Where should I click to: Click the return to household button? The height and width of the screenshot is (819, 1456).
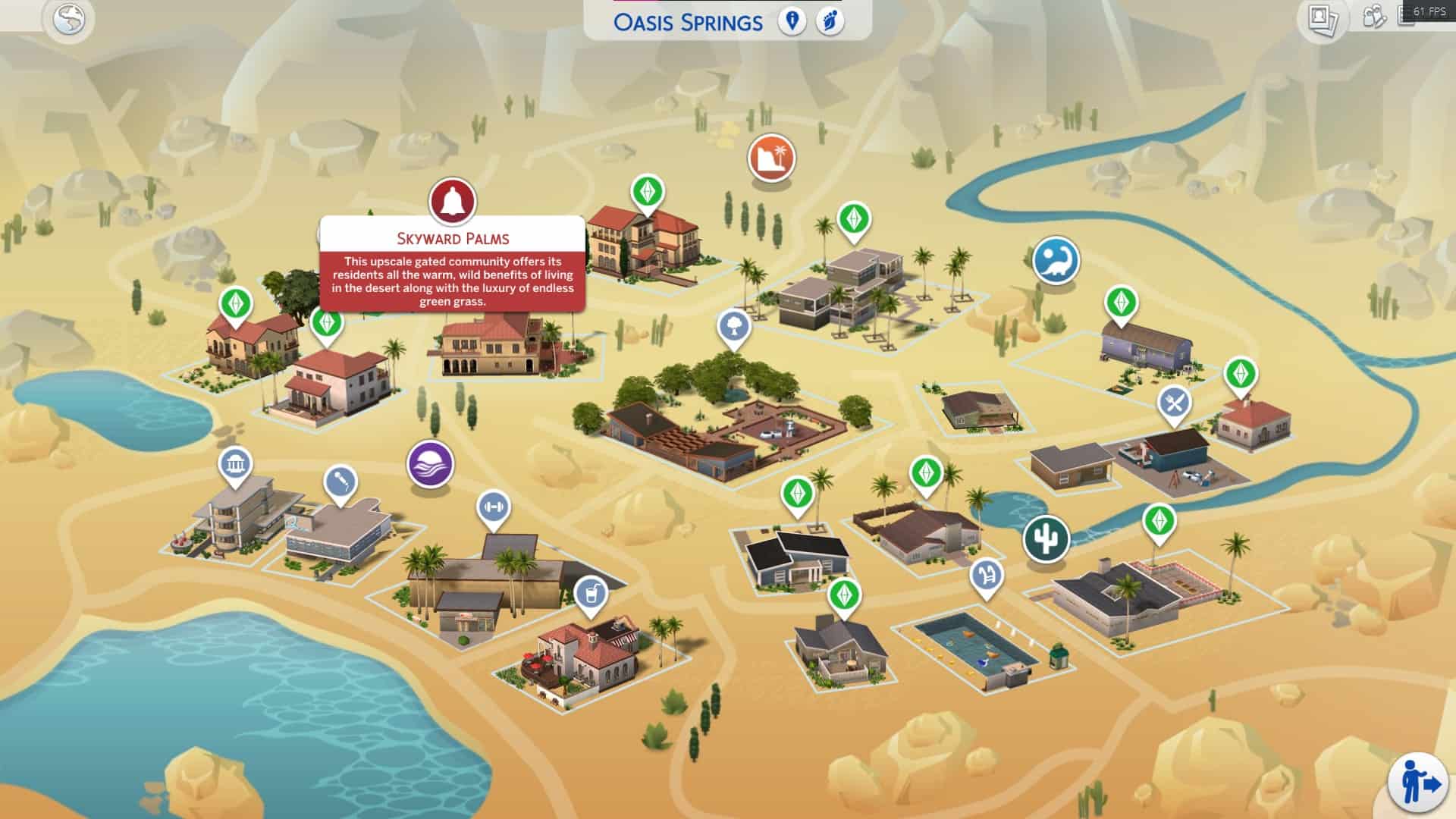click(1417, 782)
